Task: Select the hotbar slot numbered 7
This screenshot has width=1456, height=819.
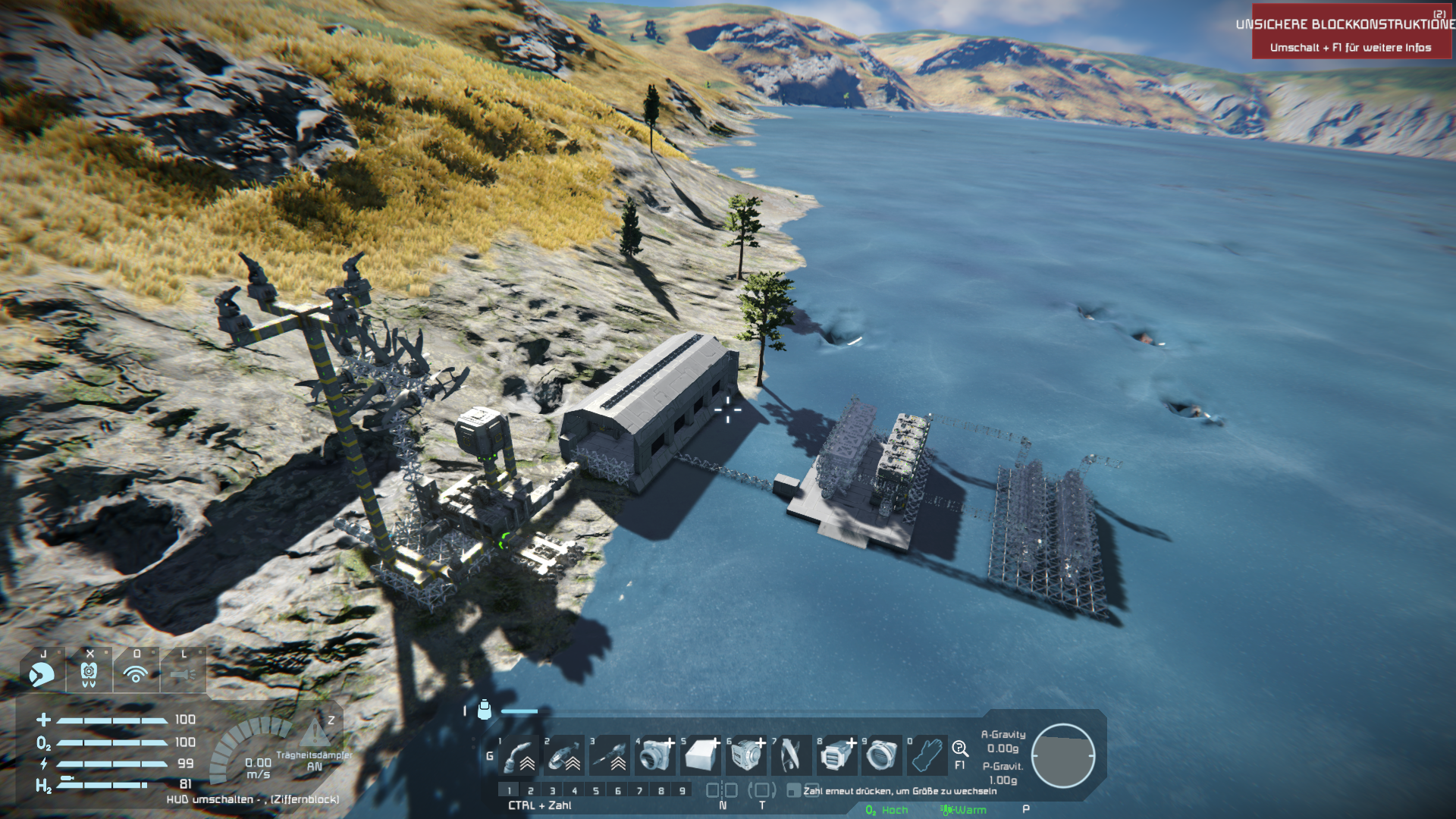Action: pyautogui.click(x=791, y=755)
